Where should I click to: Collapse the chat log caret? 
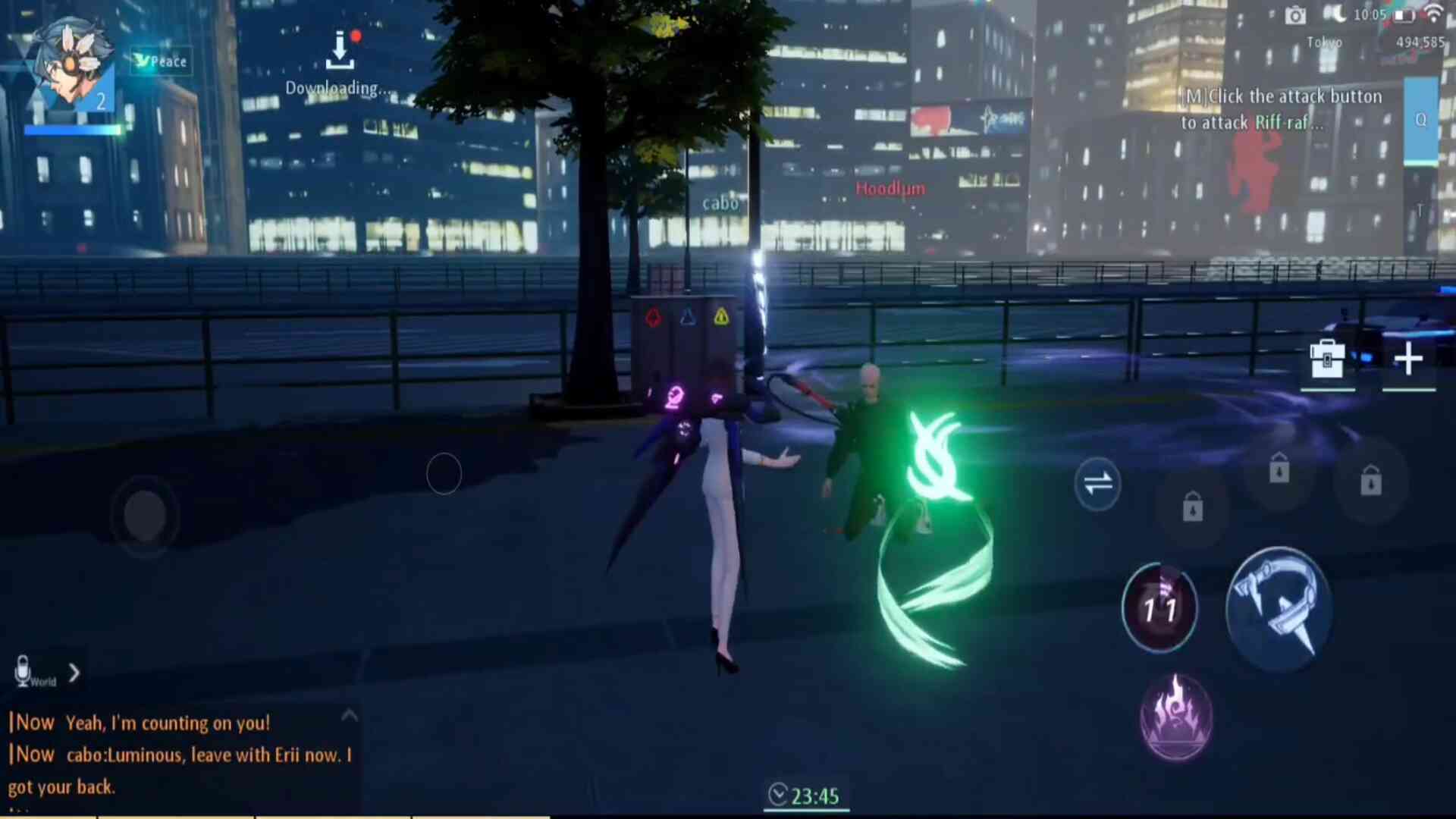click(349, 715)
